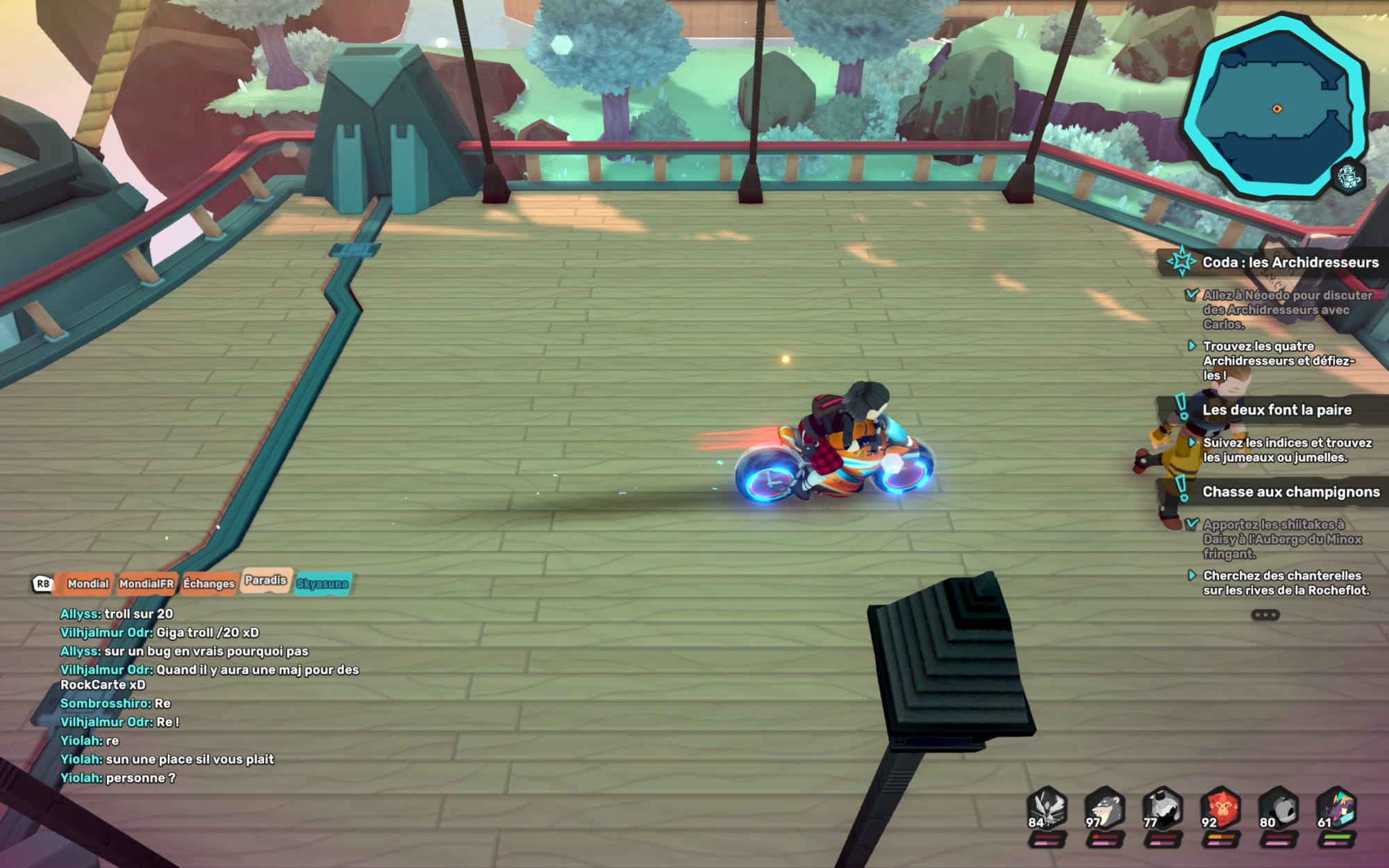Select the Chasse aux champignons quest
Screen dimensions: 1389x868
coord(1290,492)
